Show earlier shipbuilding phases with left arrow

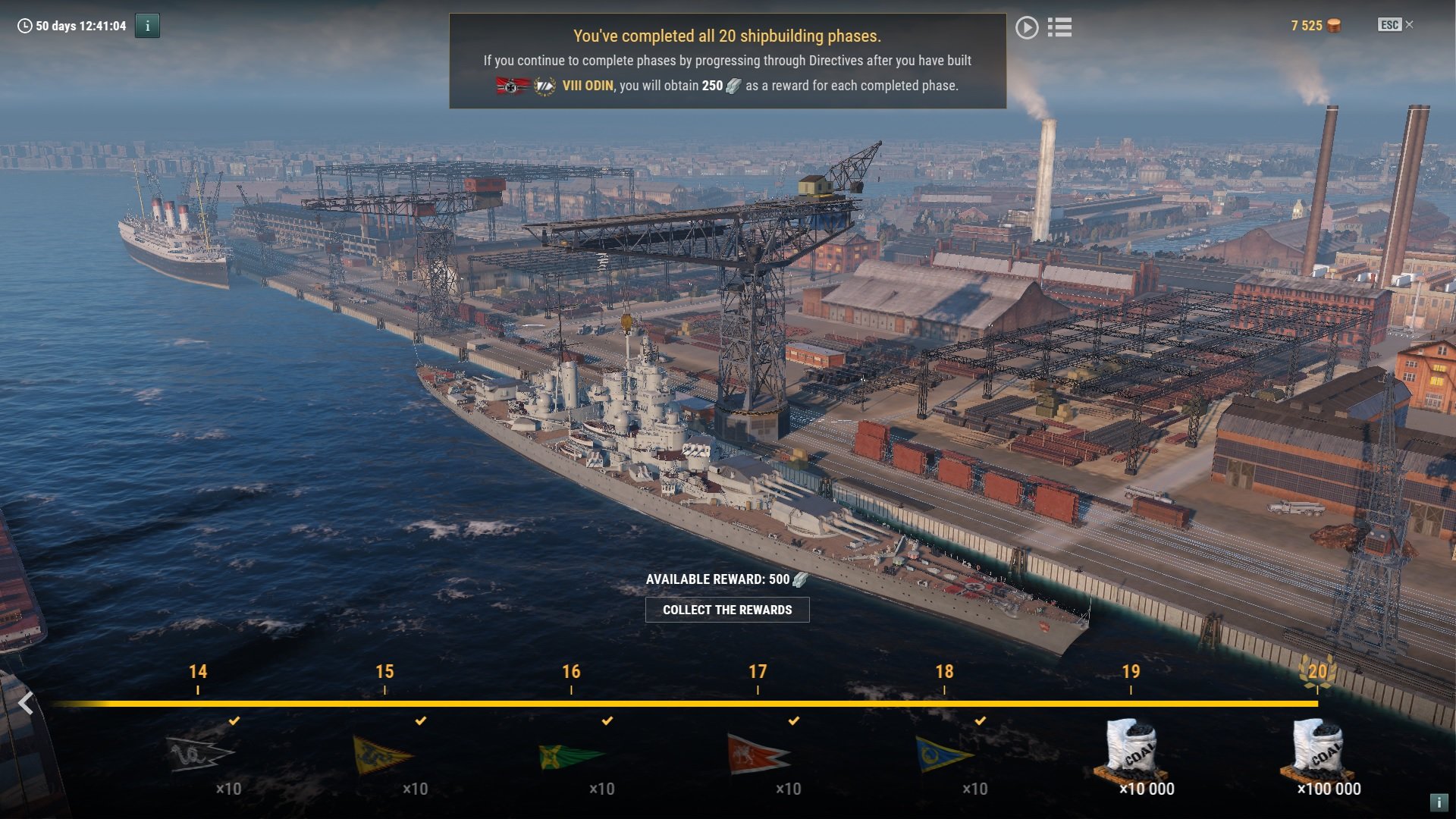[x=26, y=704]
